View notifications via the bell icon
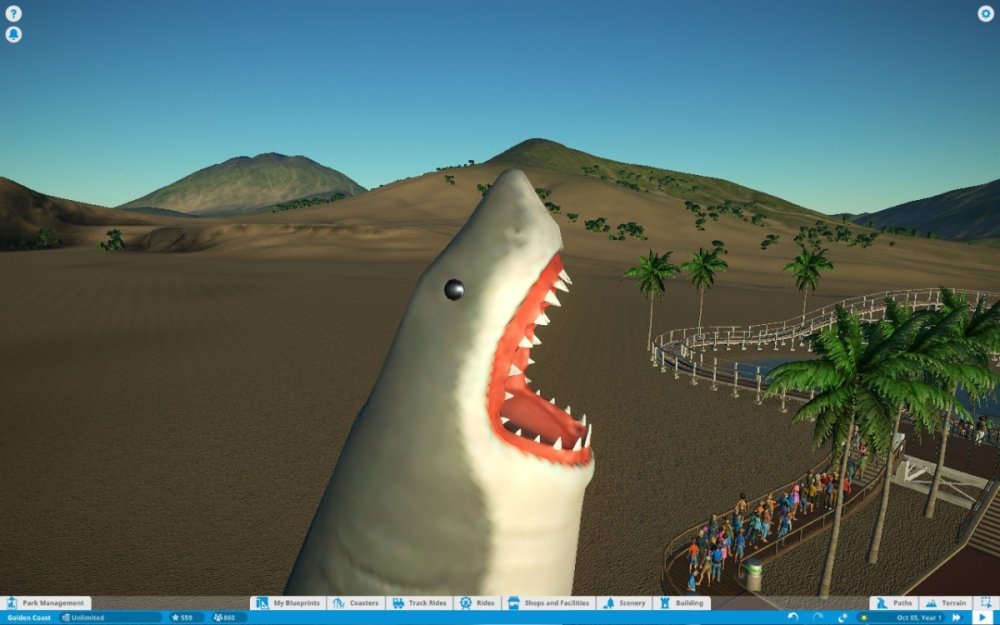The height and width of the screenshot is (625, 1000). (x=13, y=34)
